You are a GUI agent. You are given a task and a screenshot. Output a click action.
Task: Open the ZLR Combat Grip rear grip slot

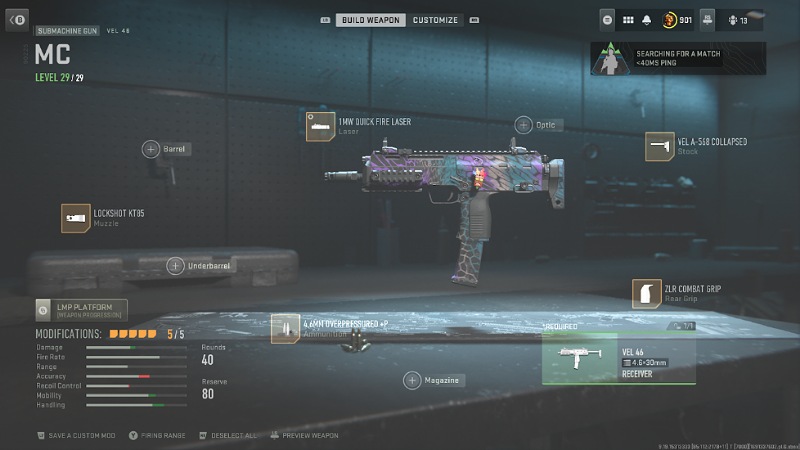646,293
